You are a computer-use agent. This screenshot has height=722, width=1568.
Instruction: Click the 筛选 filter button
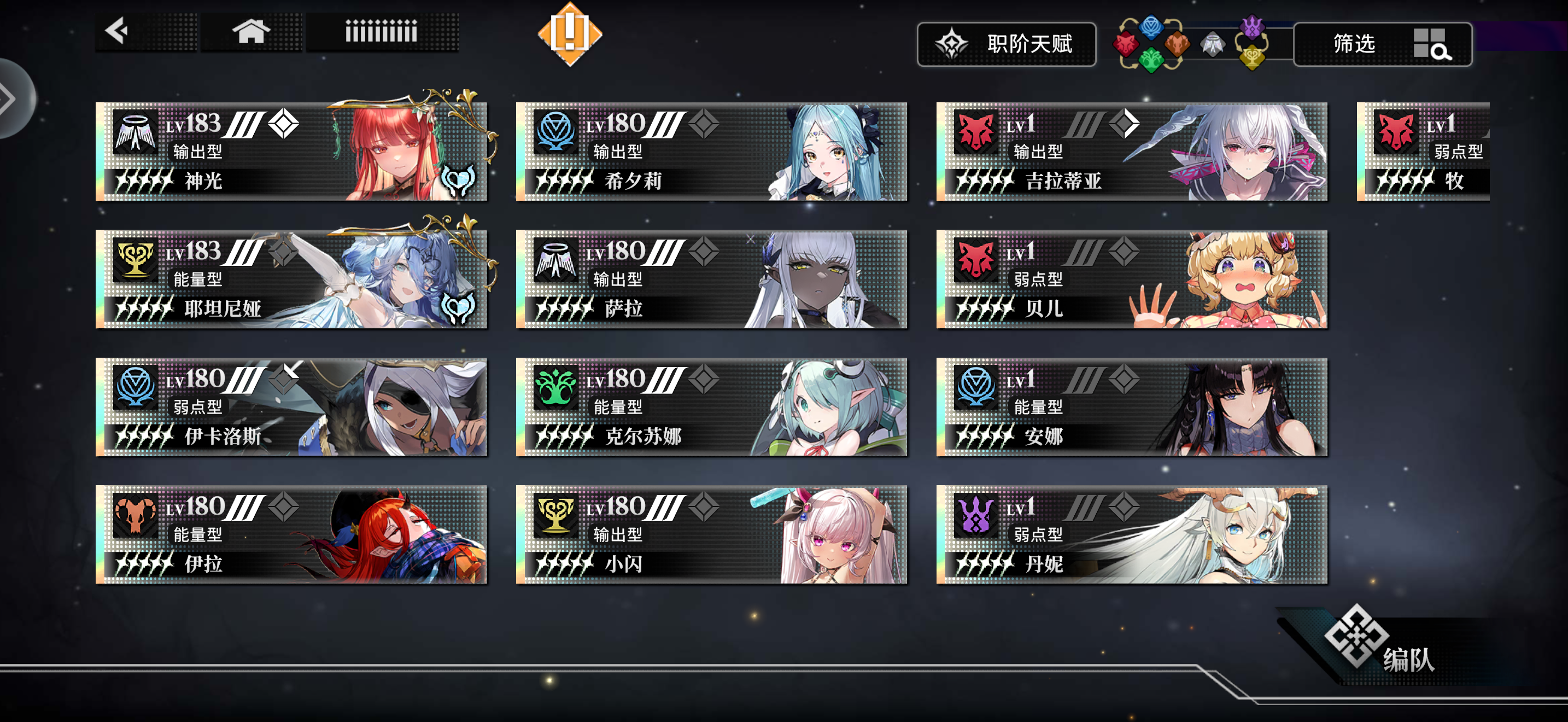[1355, 45]
